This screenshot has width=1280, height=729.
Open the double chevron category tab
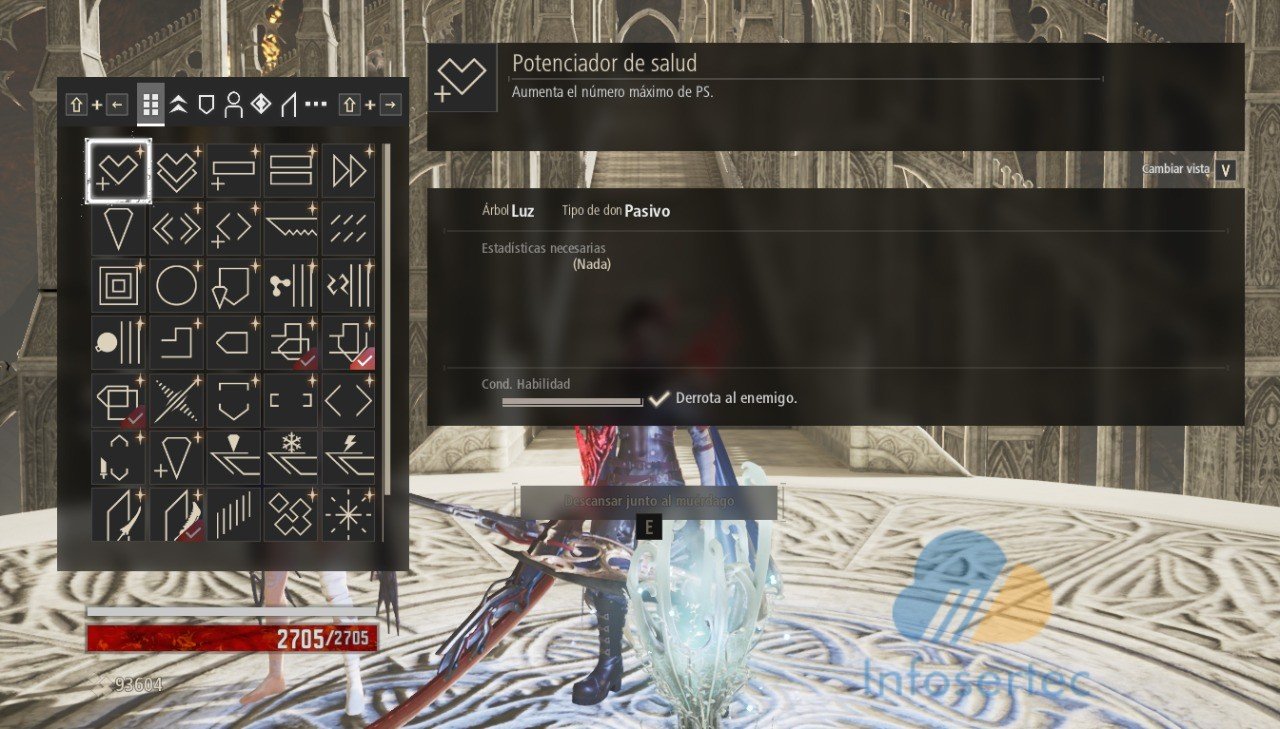click(x=178, y=104)
